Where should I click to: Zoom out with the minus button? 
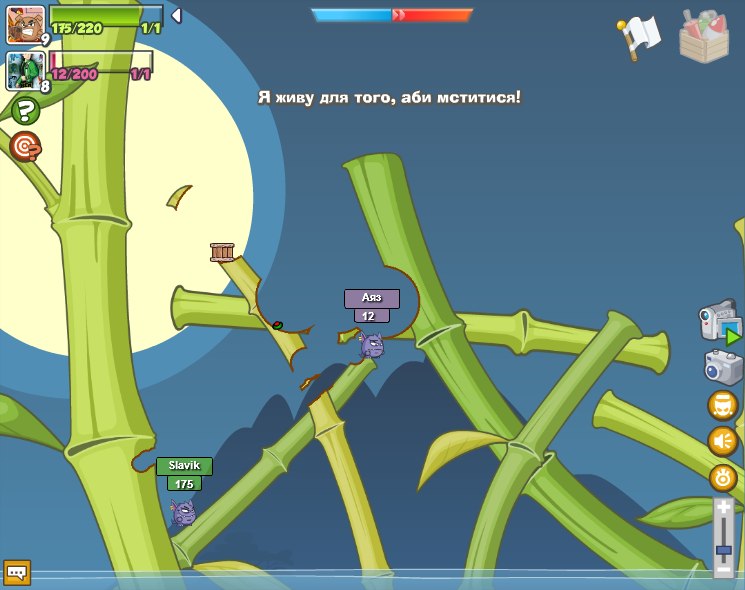[x=723, y=569]
